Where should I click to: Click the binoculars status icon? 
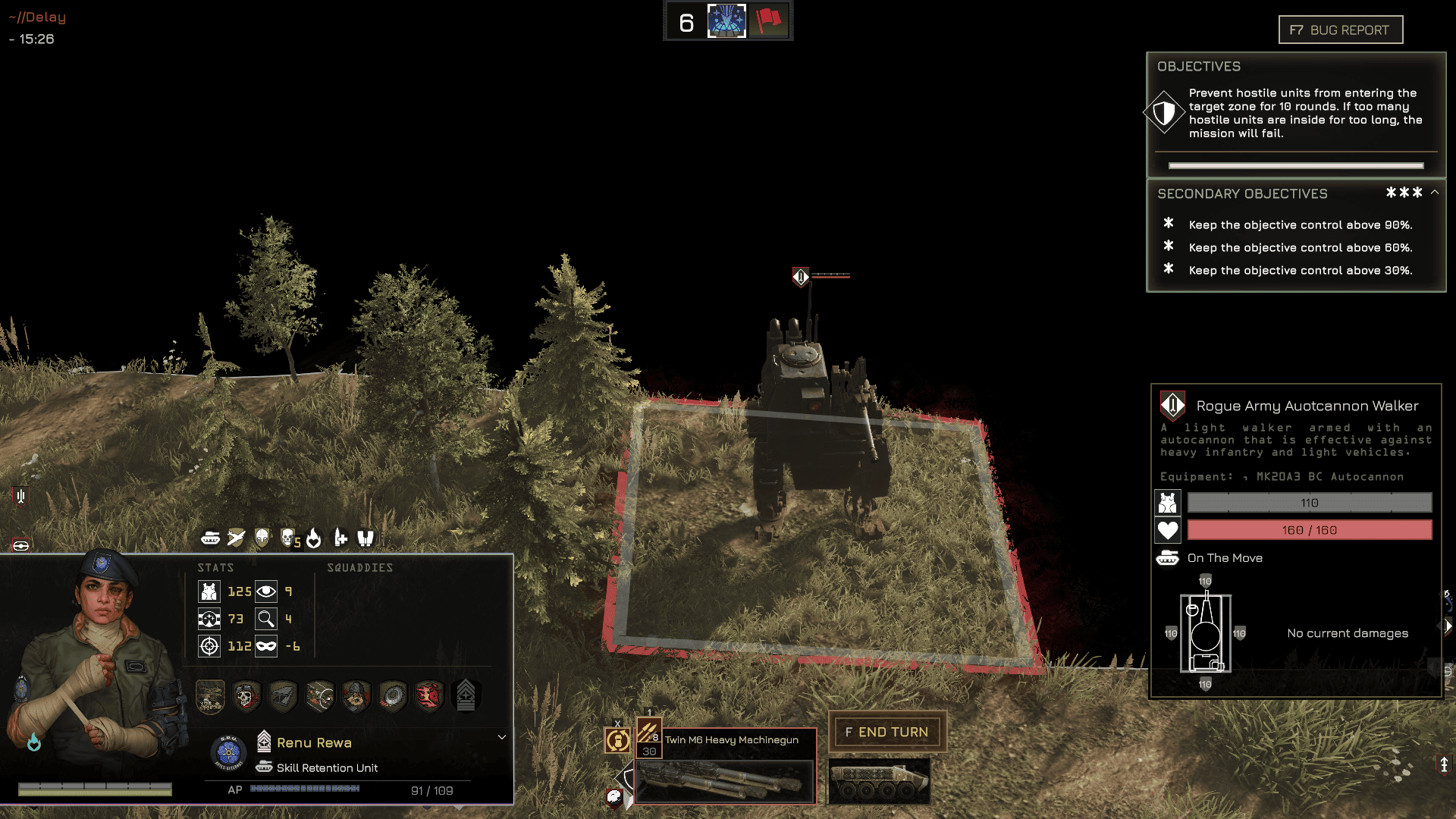point(366,538)
